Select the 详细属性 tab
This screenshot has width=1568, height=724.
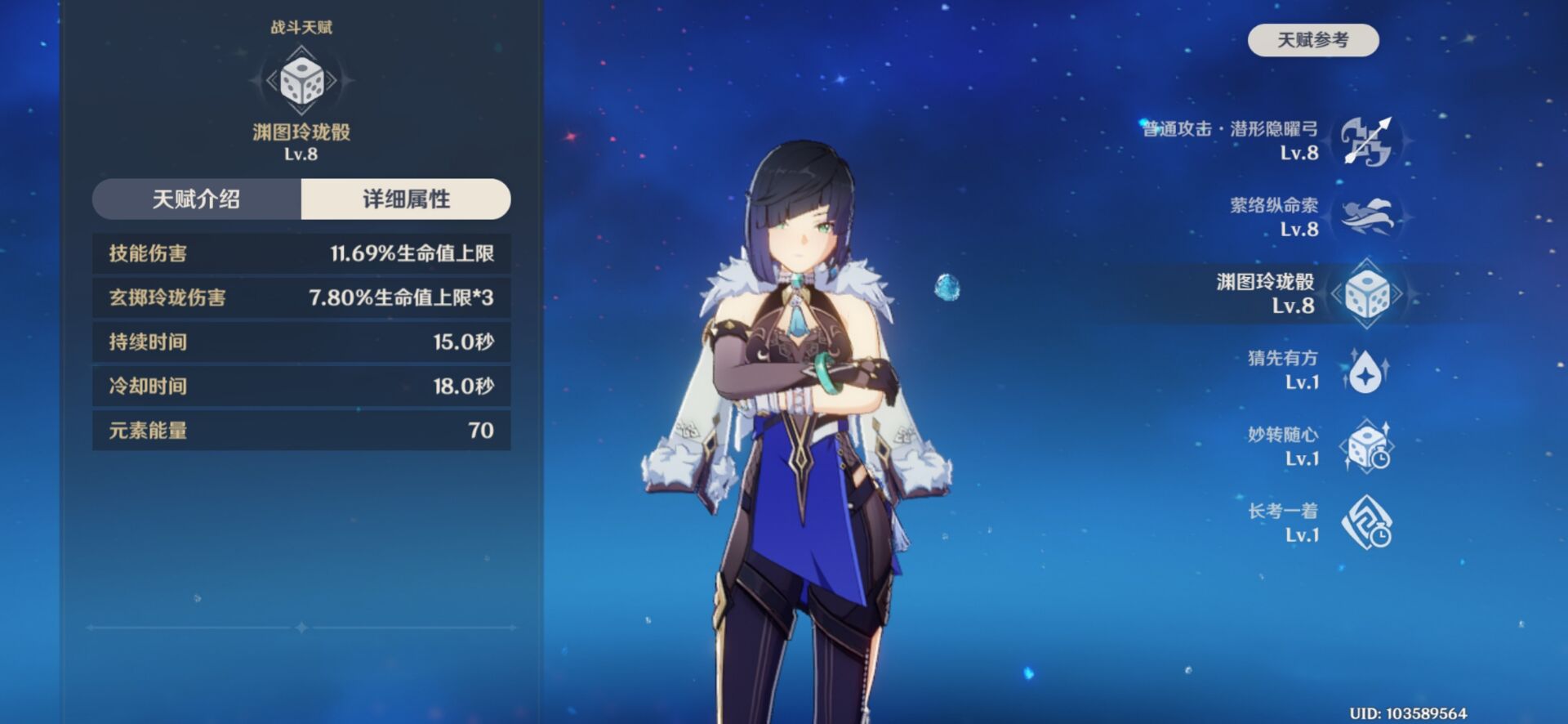[x=406, y=199]
